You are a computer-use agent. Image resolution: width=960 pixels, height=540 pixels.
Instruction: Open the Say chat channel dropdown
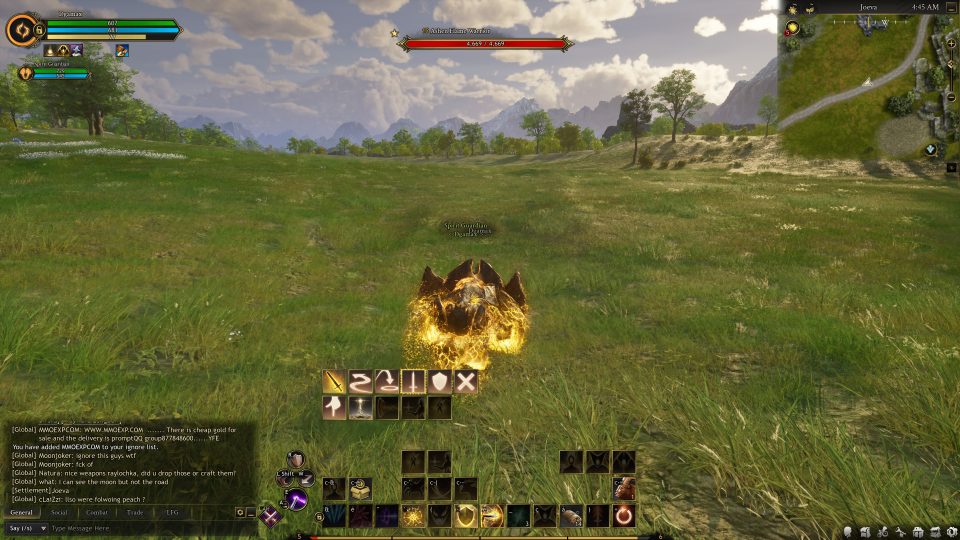coord(27,527)
